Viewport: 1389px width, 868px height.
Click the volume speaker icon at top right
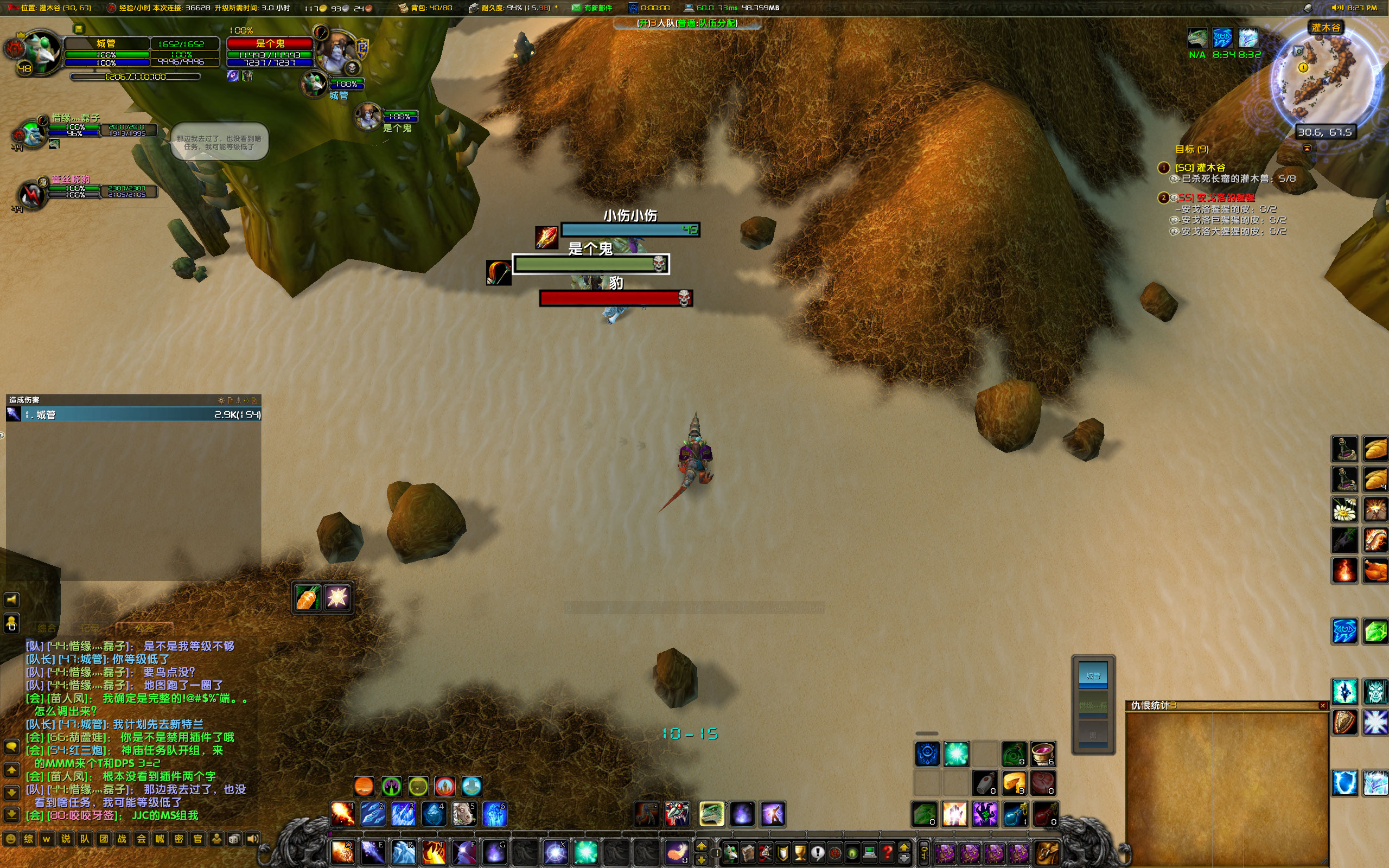(1337, 9)
